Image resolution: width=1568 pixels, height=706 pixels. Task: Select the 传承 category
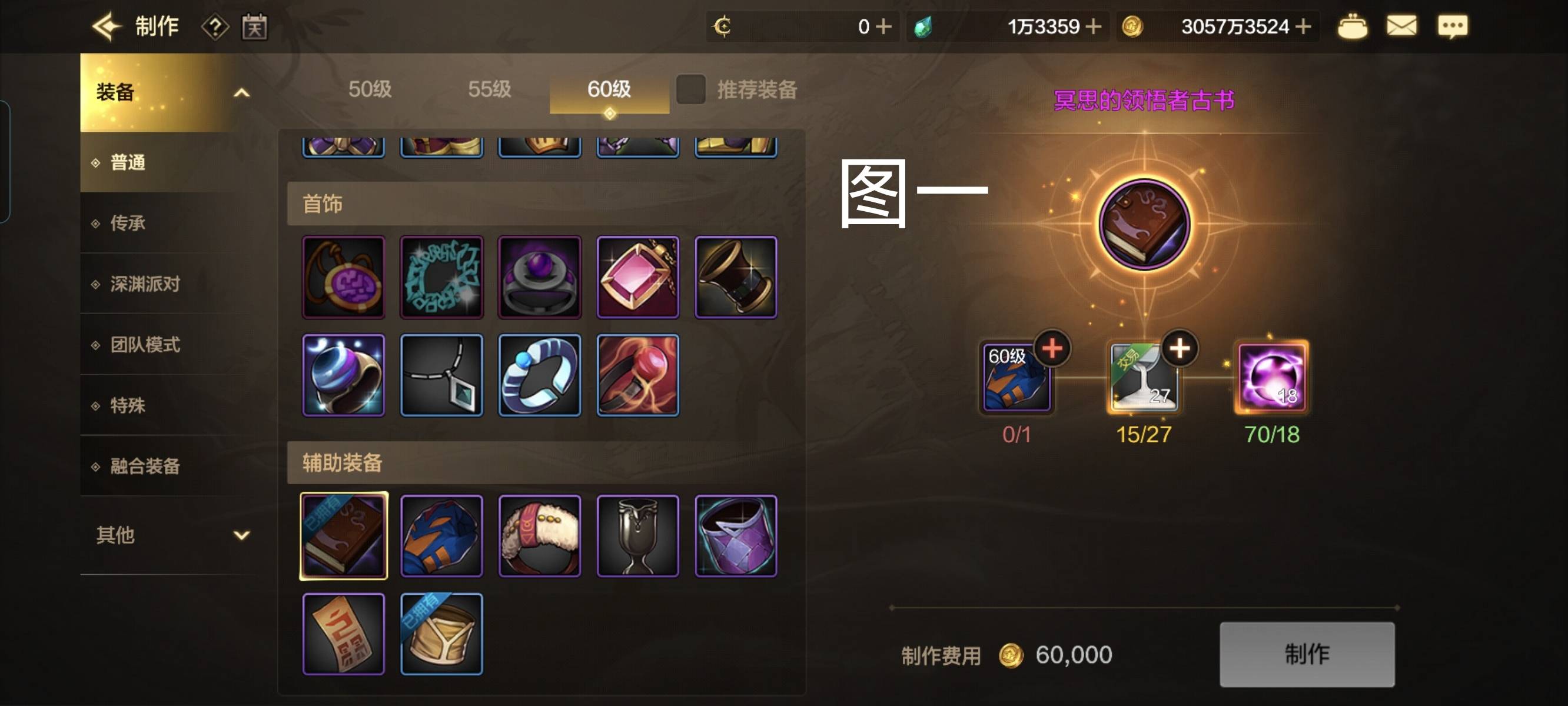[x=128, y=224]
